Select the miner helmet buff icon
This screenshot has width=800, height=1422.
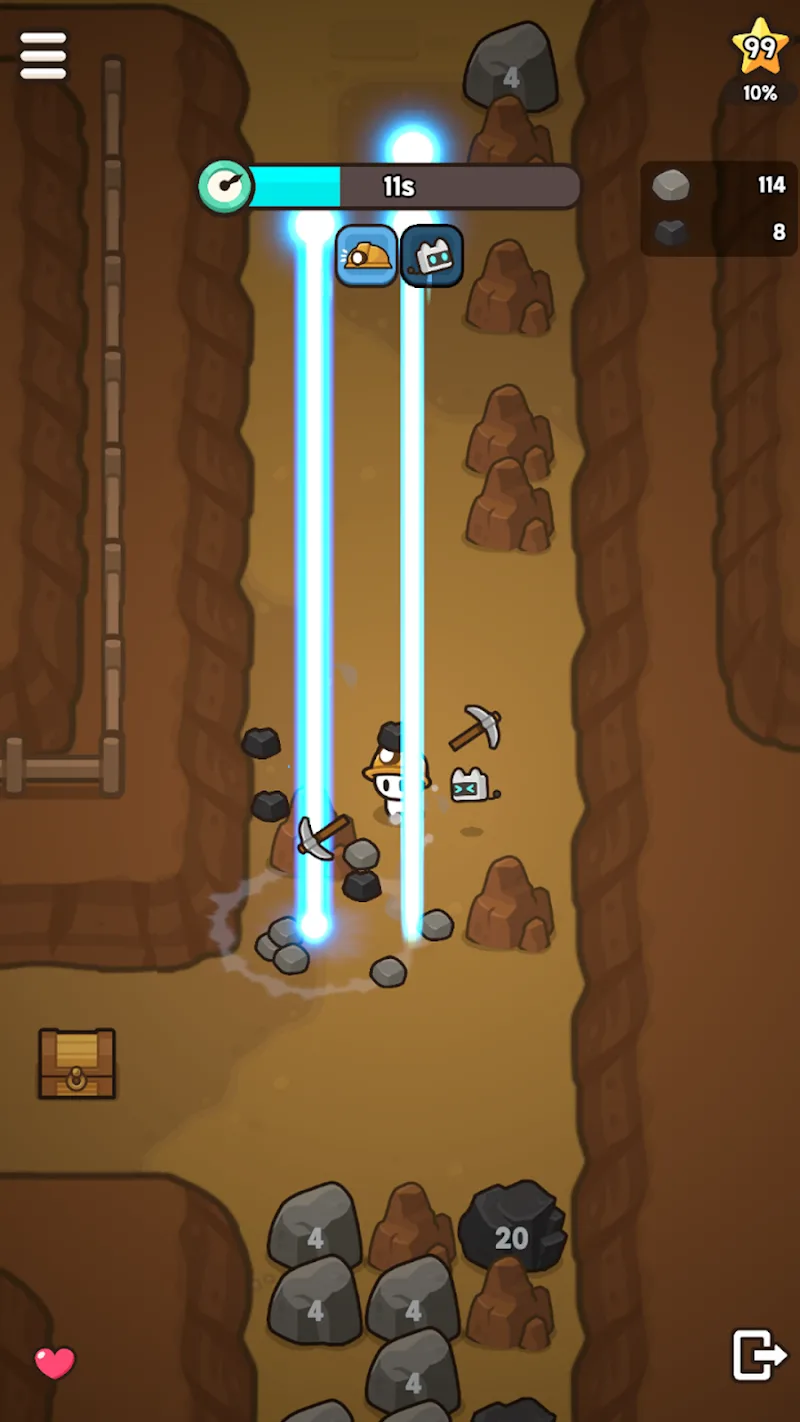click(366, 256)
